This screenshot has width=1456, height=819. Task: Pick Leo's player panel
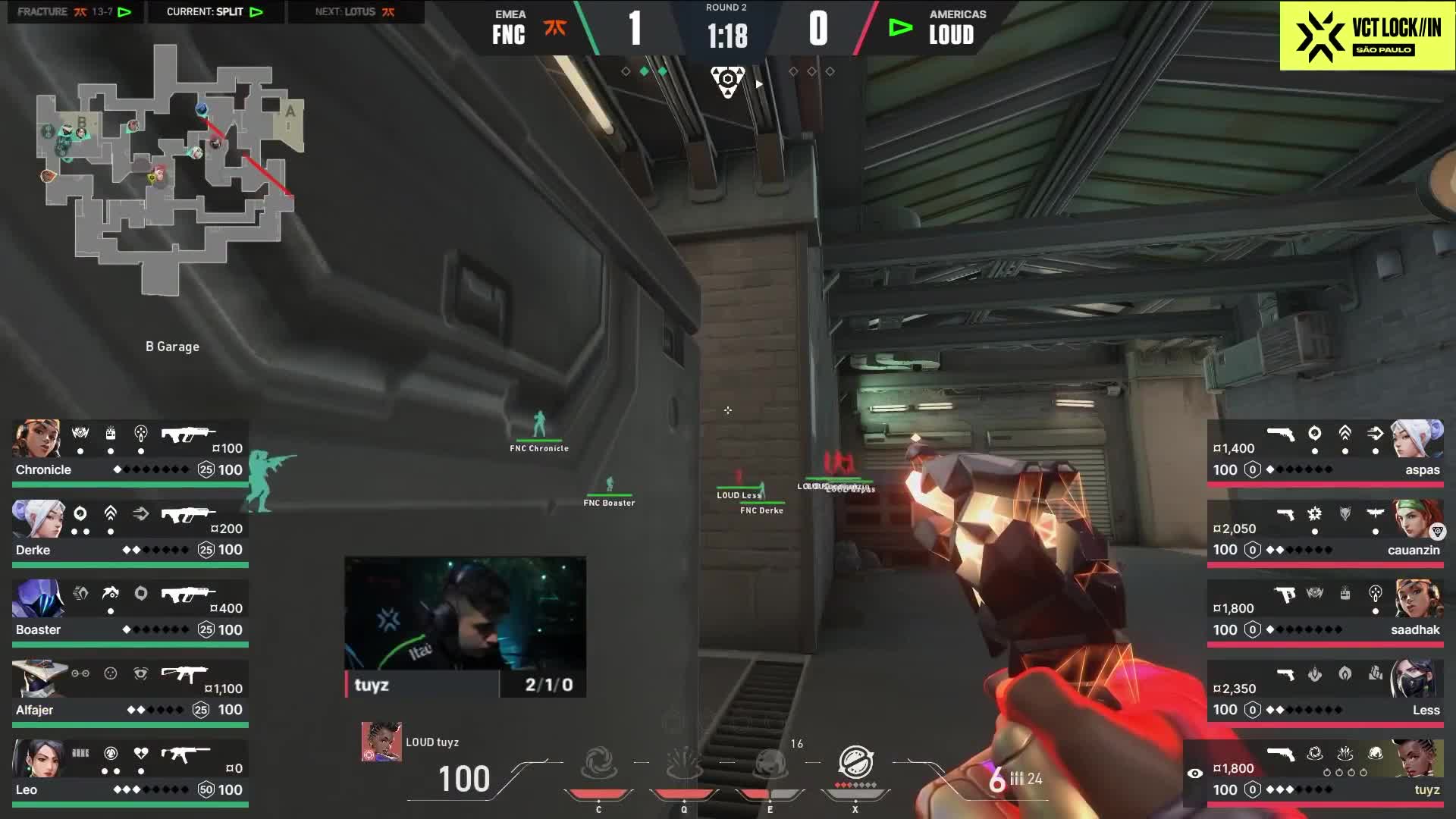click(x=130, y=772)
